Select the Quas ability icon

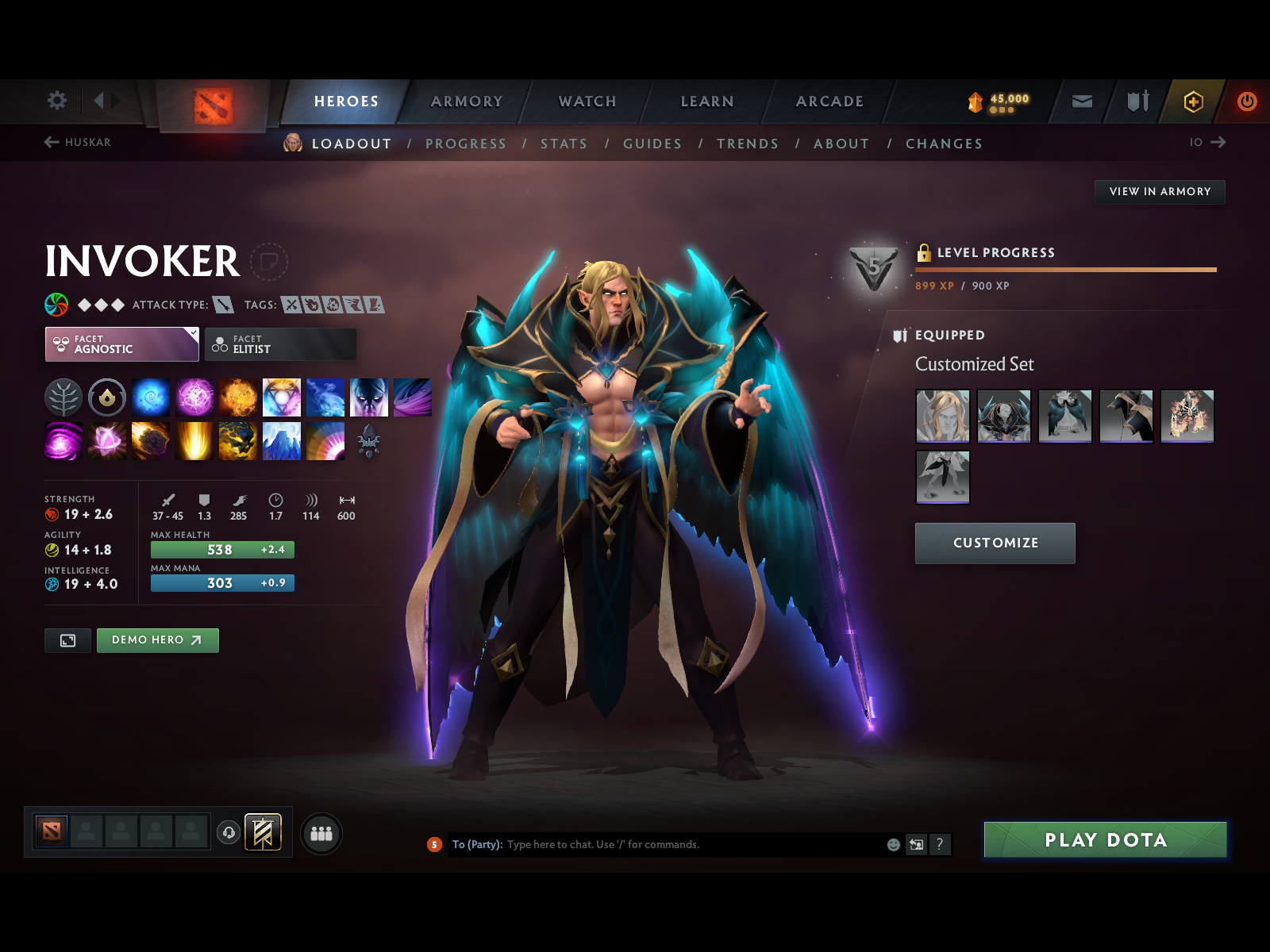click(152, 398)
